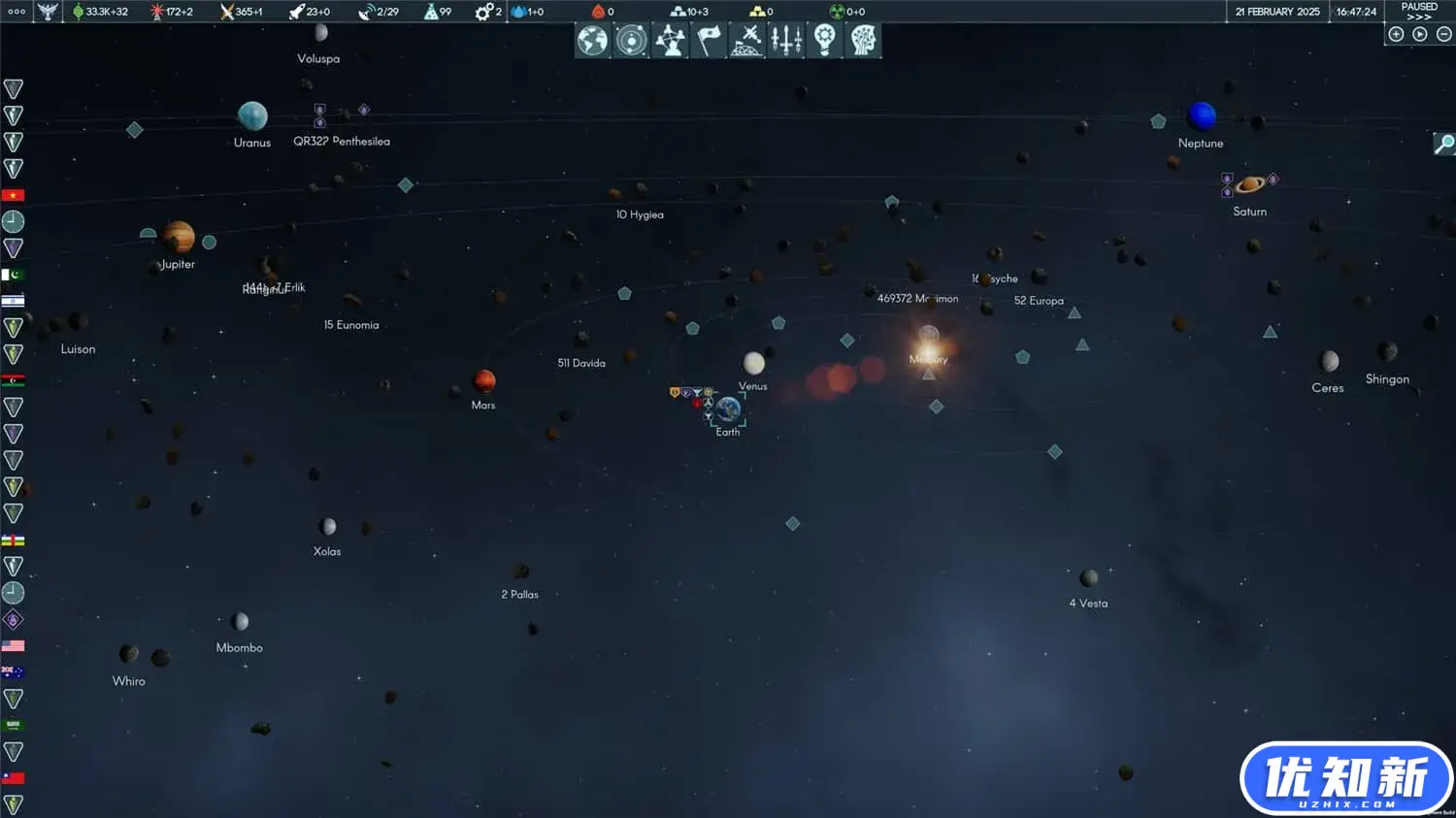Viewport: 1456px width, 818px height.
Task: Select Earth on the solar system map
Action: tap(728, 410)
